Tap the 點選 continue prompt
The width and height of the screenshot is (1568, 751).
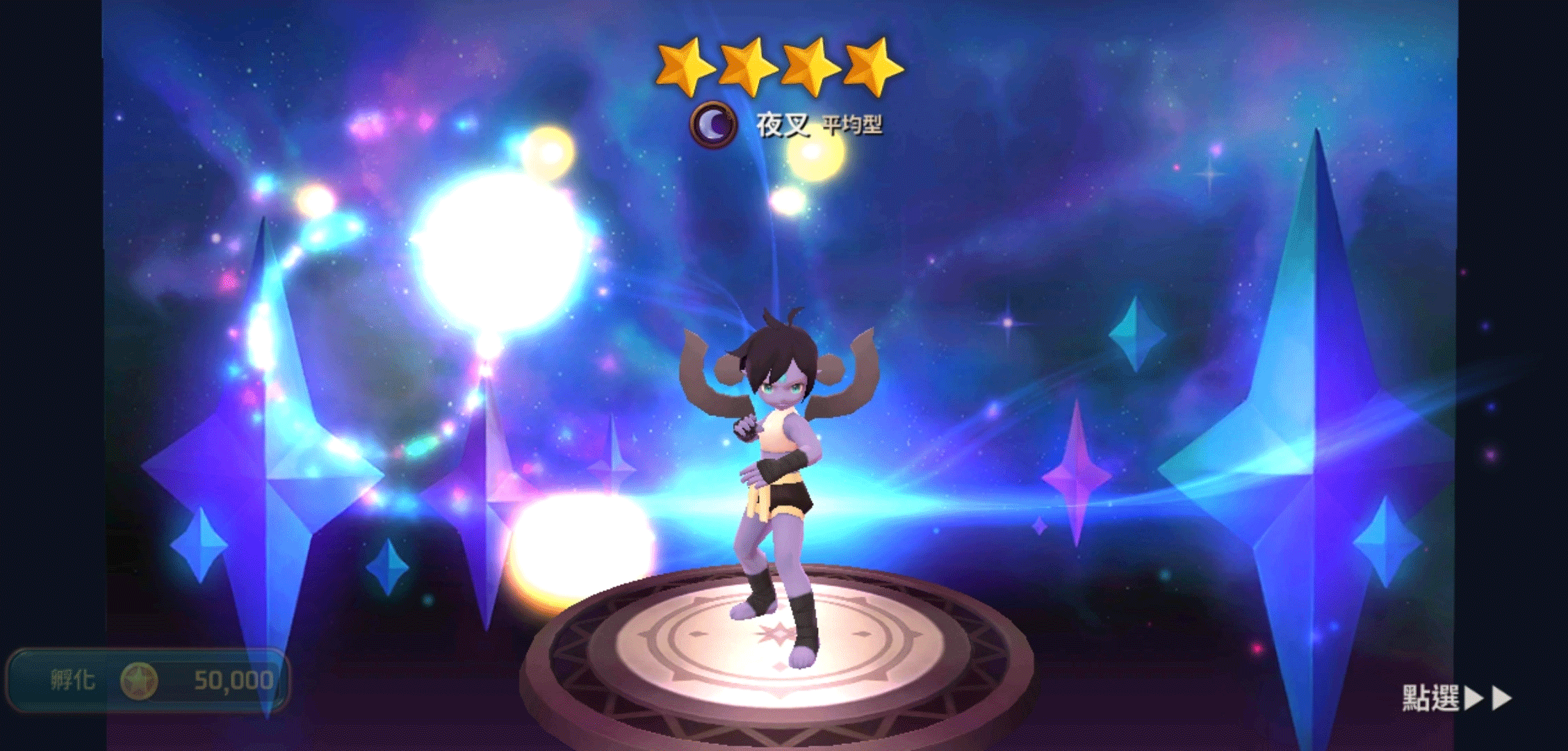[x=1455, y=697]
